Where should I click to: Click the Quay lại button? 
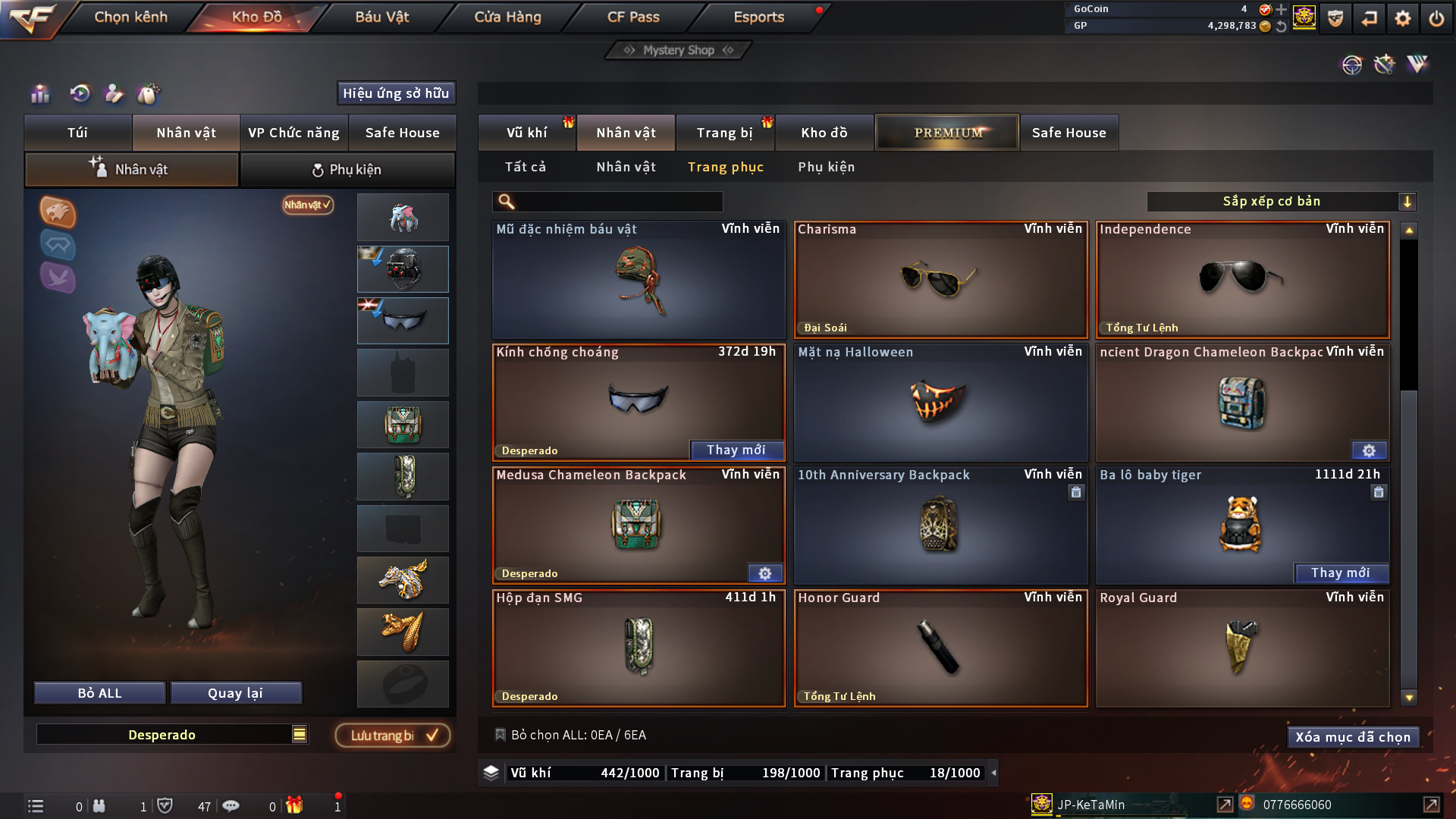[236, 693]
